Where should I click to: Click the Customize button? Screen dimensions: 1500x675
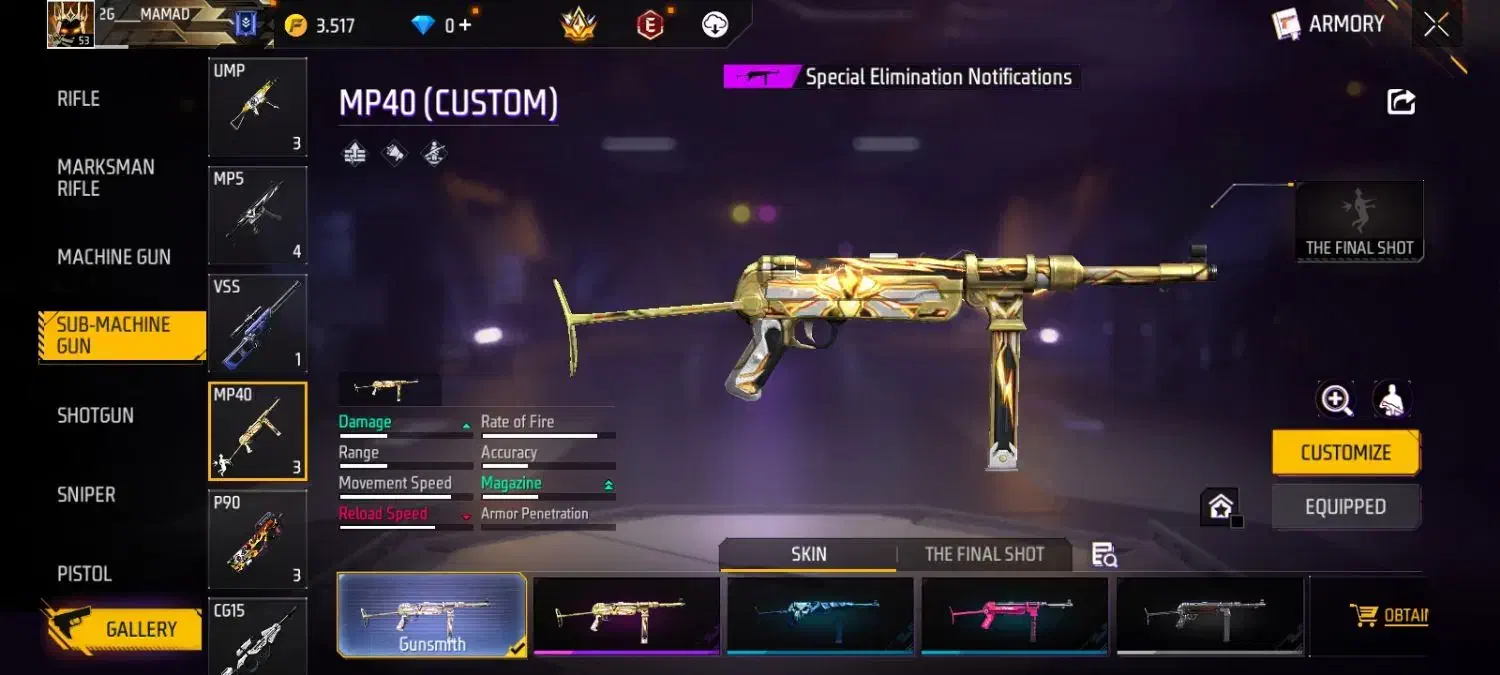1345,453
